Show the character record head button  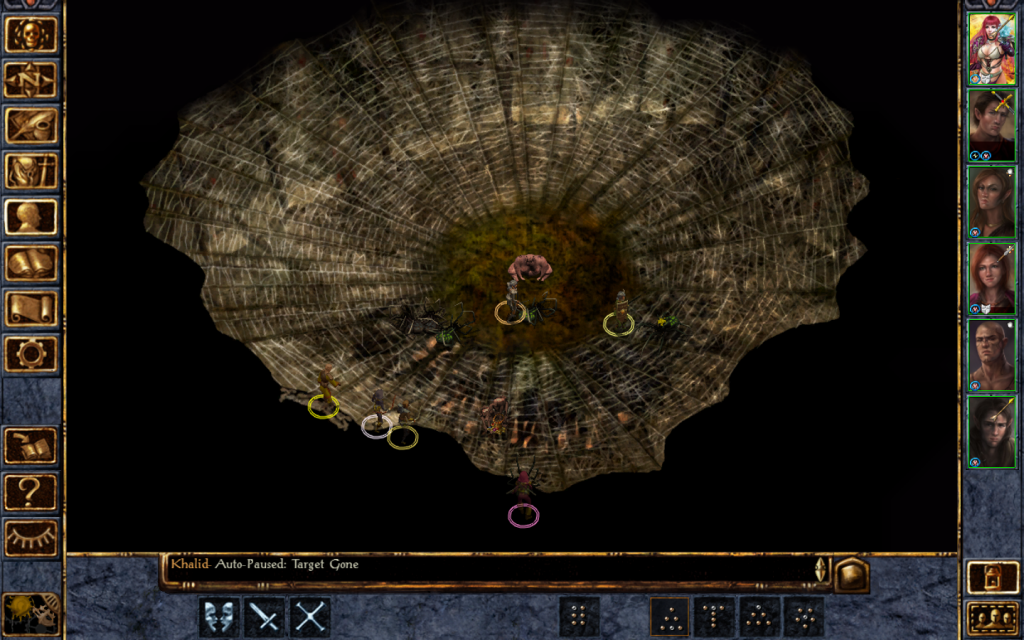pyautogui.click(x=31, y=217)
